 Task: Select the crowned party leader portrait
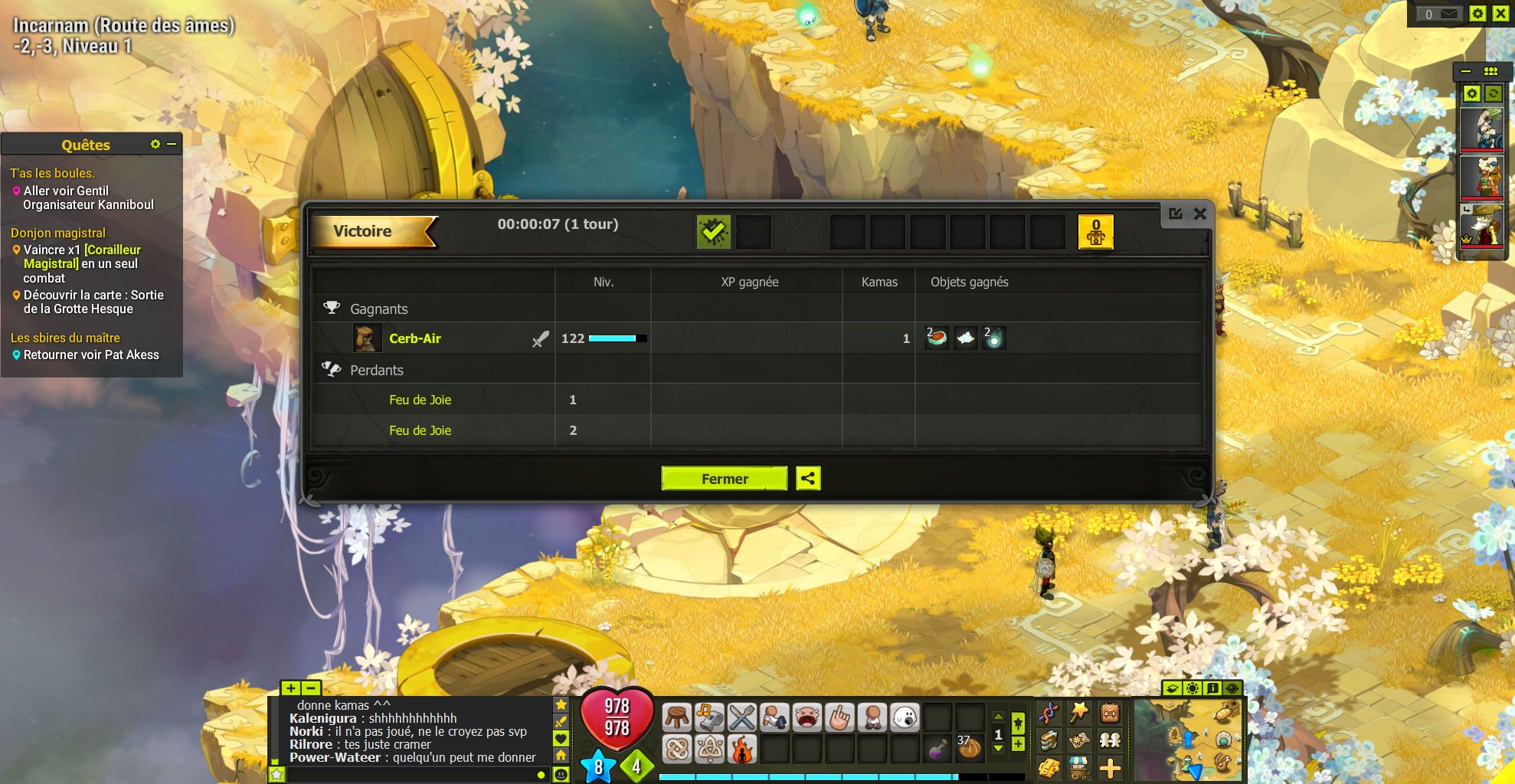(1481, 227)
